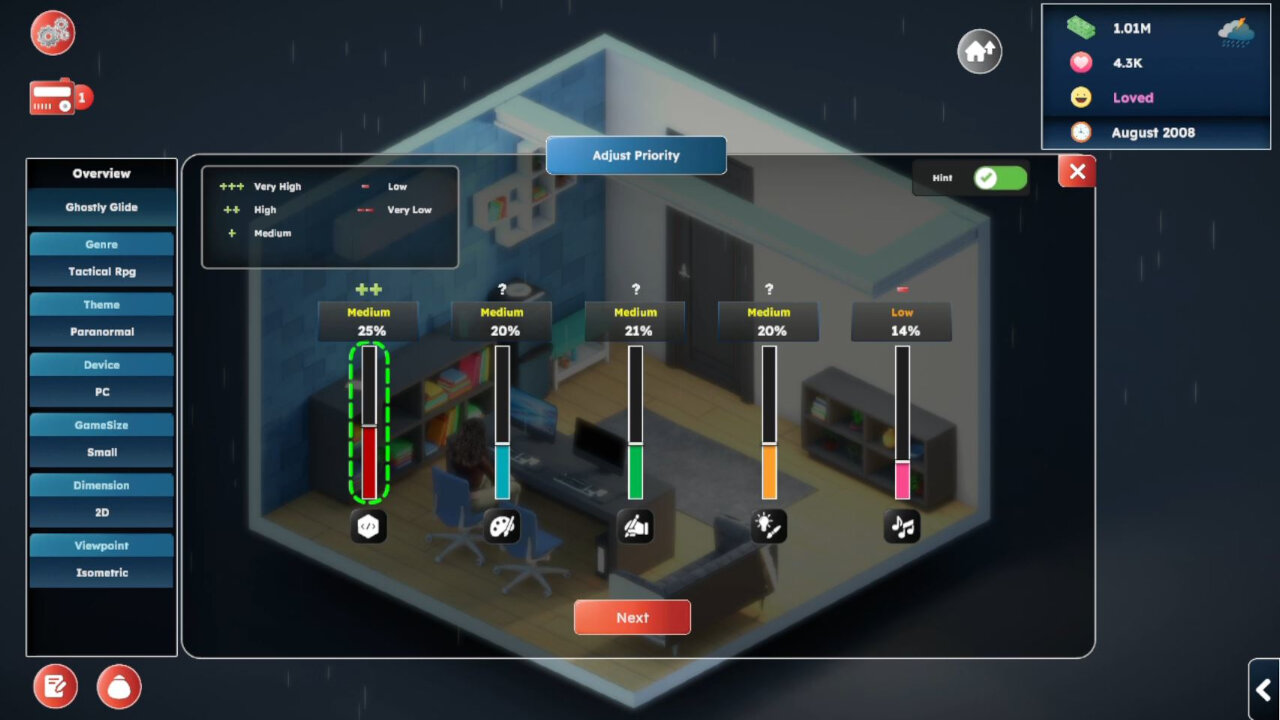
Task: Select the highlighted coding priority bar
Action: pyautogui.click(x=368, y=425)
